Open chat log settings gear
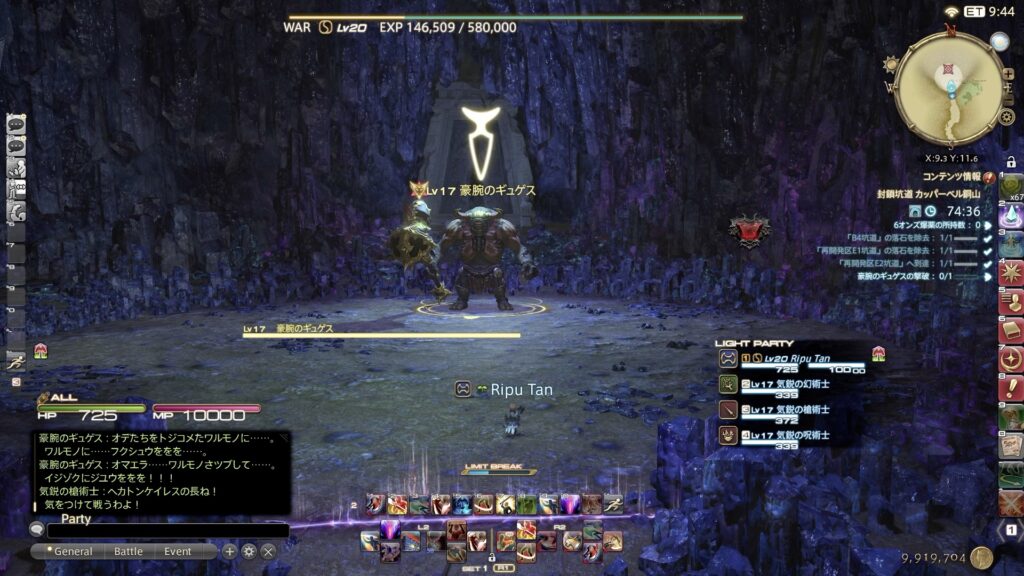This screenshot has width=1024, height=576. (249, 551)
